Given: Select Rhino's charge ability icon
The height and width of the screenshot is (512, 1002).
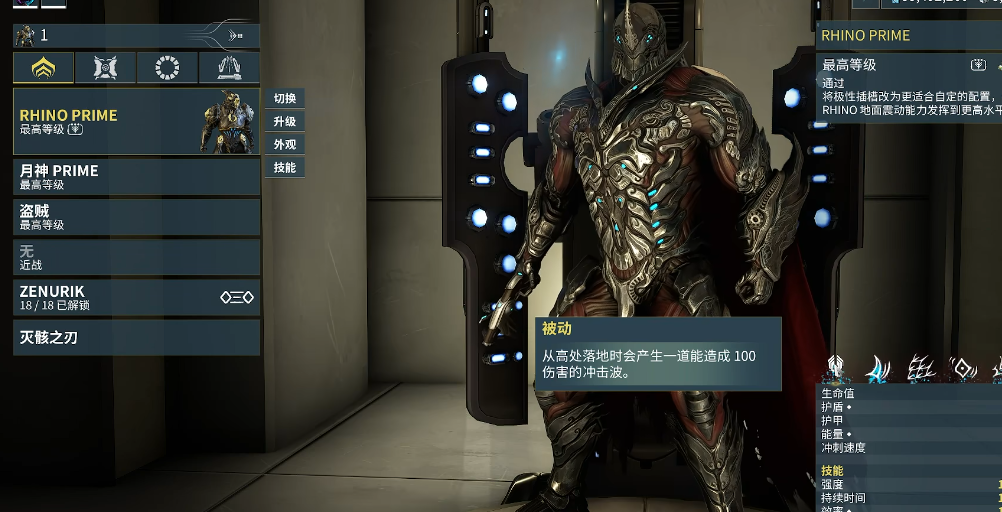Looking at the screenshot, I should tap(878, 368).
